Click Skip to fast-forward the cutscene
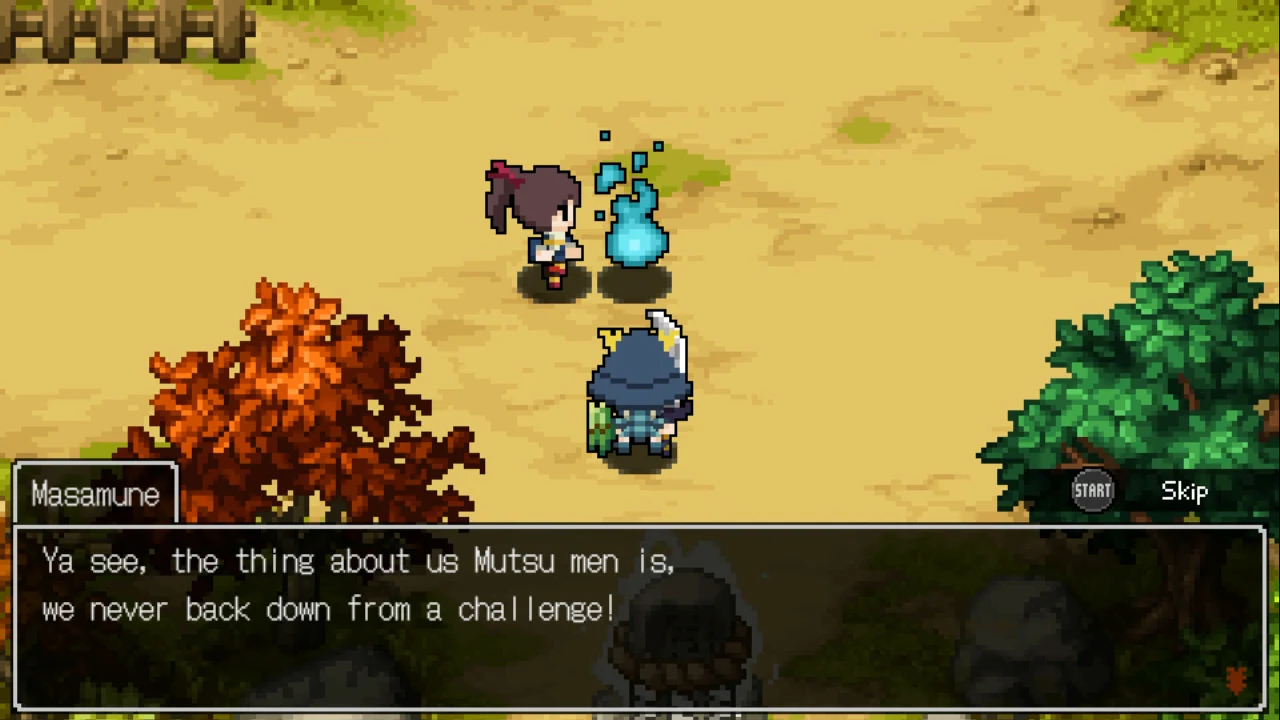 coord(1184,490)
